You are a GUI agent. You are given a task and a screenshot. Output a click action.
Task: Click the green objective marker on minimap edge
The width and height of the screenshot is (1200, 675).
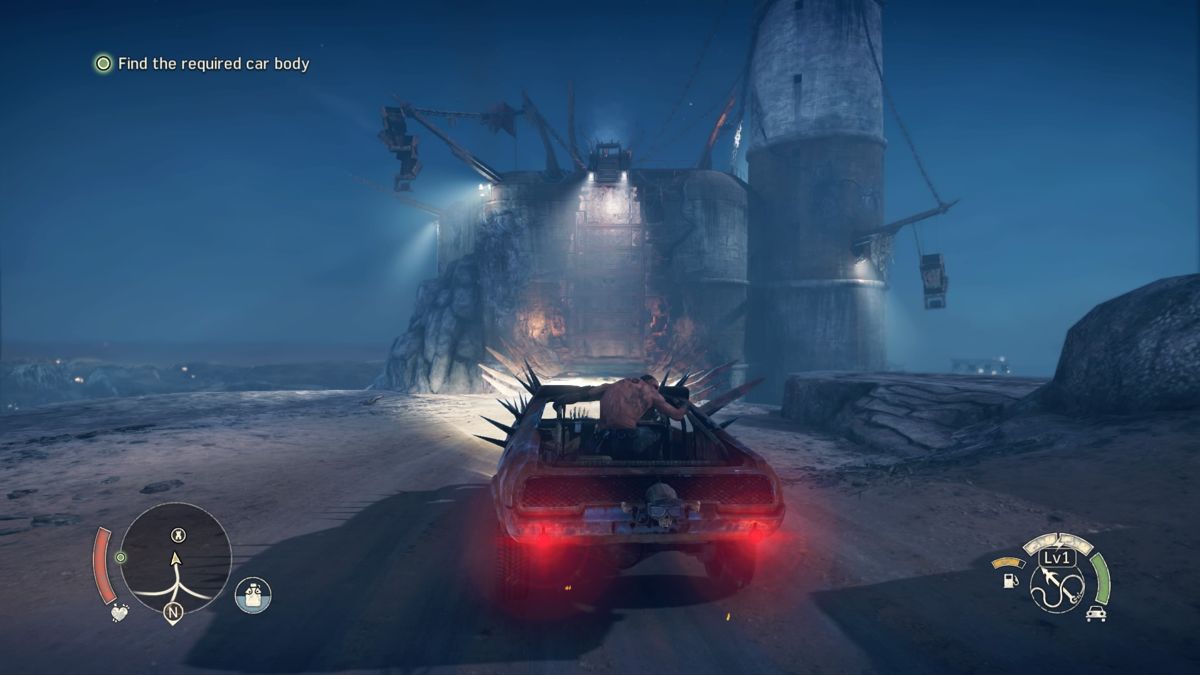click(121, 557)
